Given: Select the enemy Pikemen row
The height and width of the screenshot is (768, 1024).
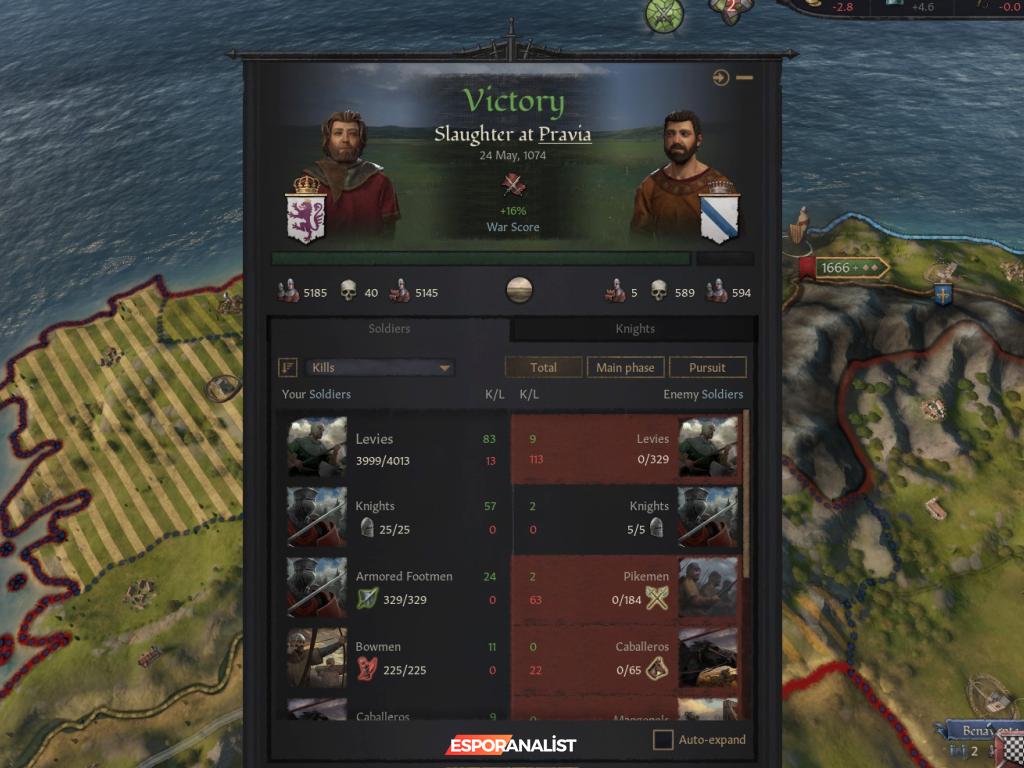Looking at the screenshot, I should 627,588.
